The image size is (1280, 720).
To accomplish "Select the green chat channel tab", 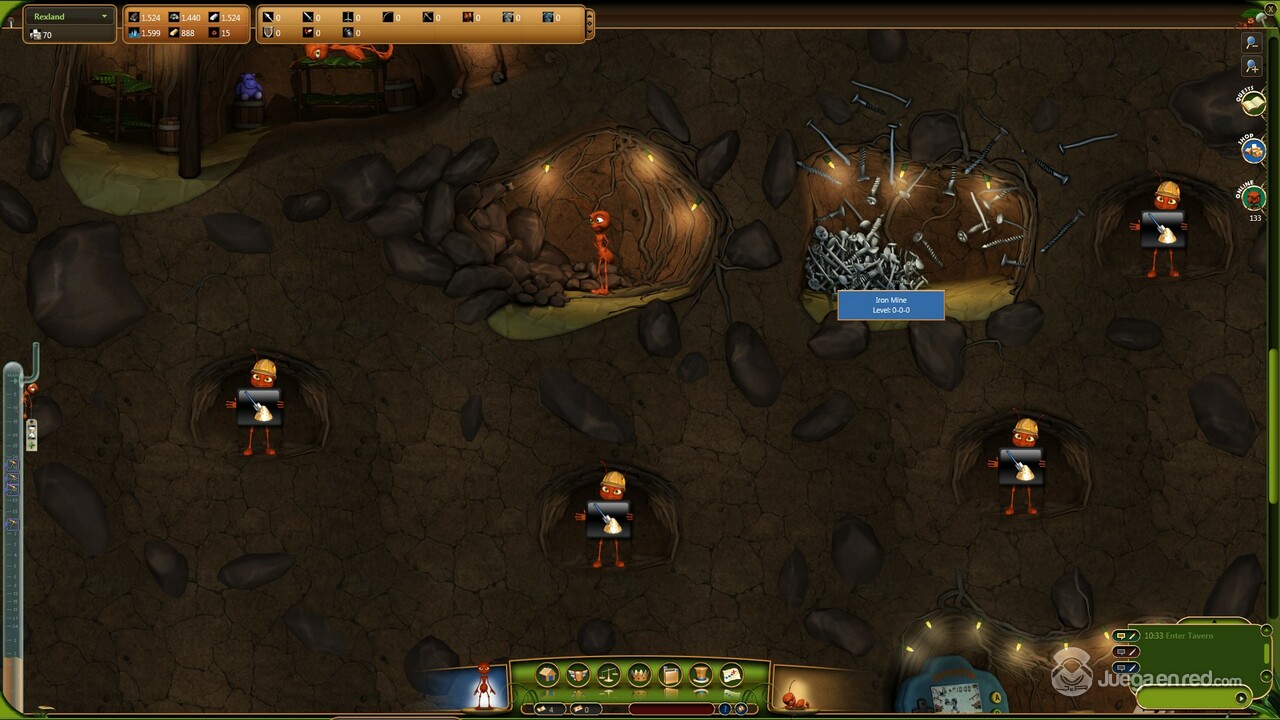I will coord(1126,636).
